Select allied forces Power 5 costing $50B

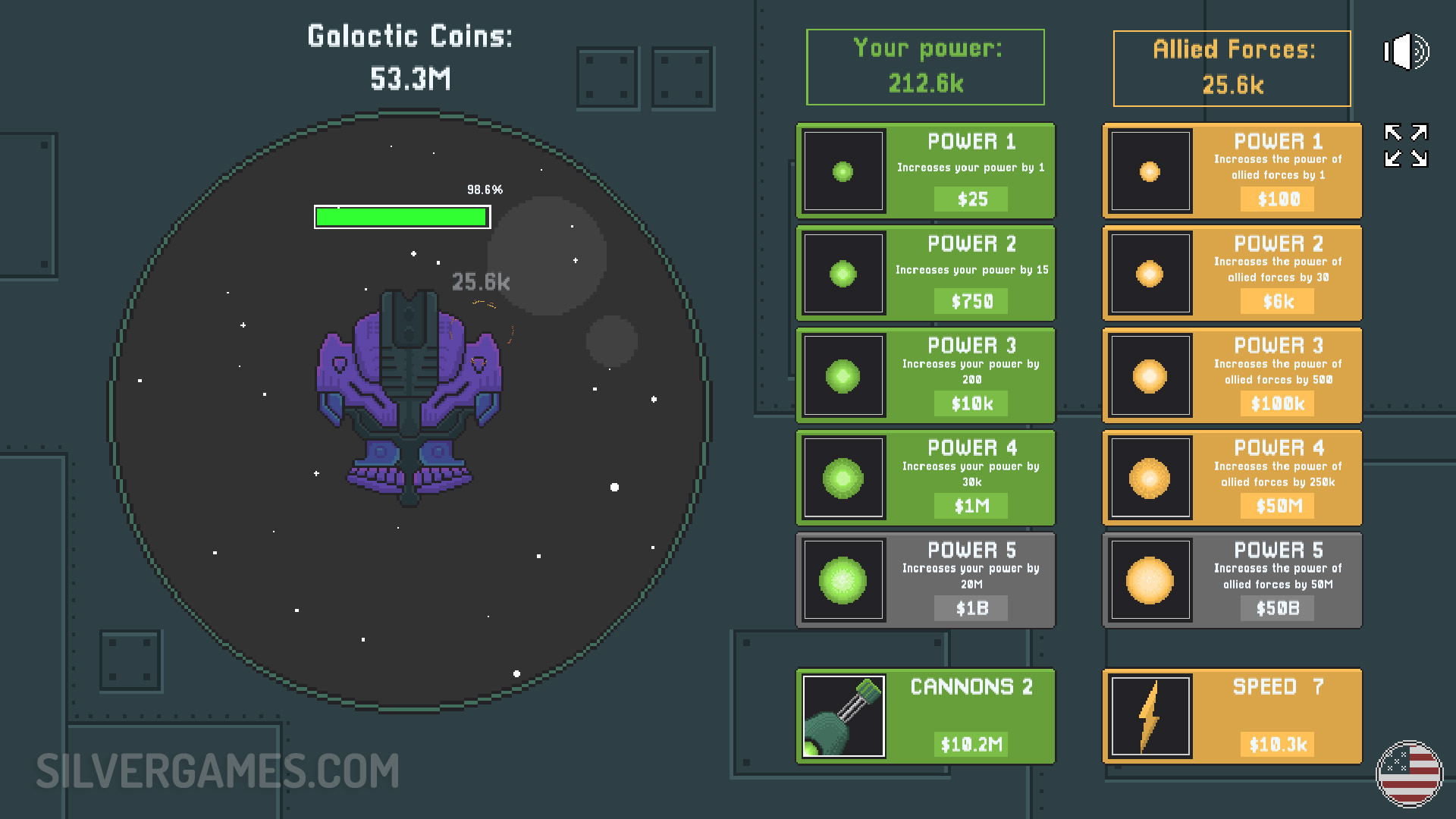[x=1232, y=581]
